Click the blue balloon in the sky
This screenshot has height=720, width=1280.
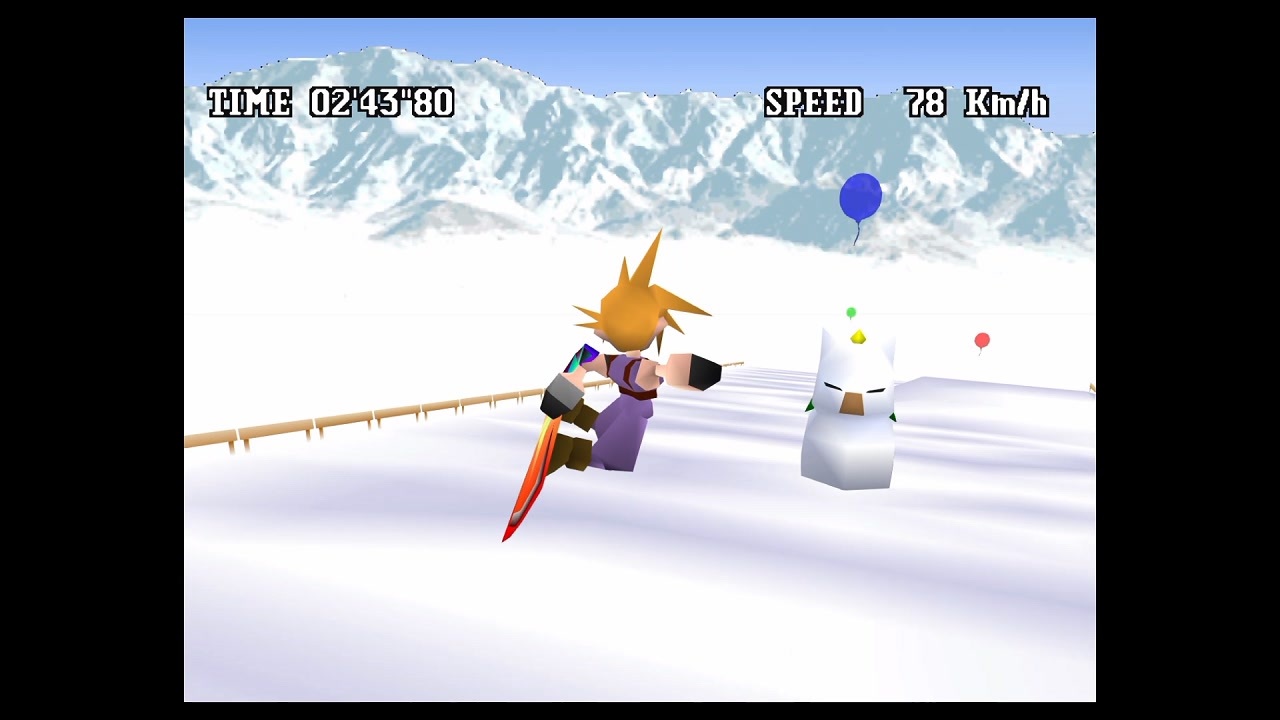point(860,198)
